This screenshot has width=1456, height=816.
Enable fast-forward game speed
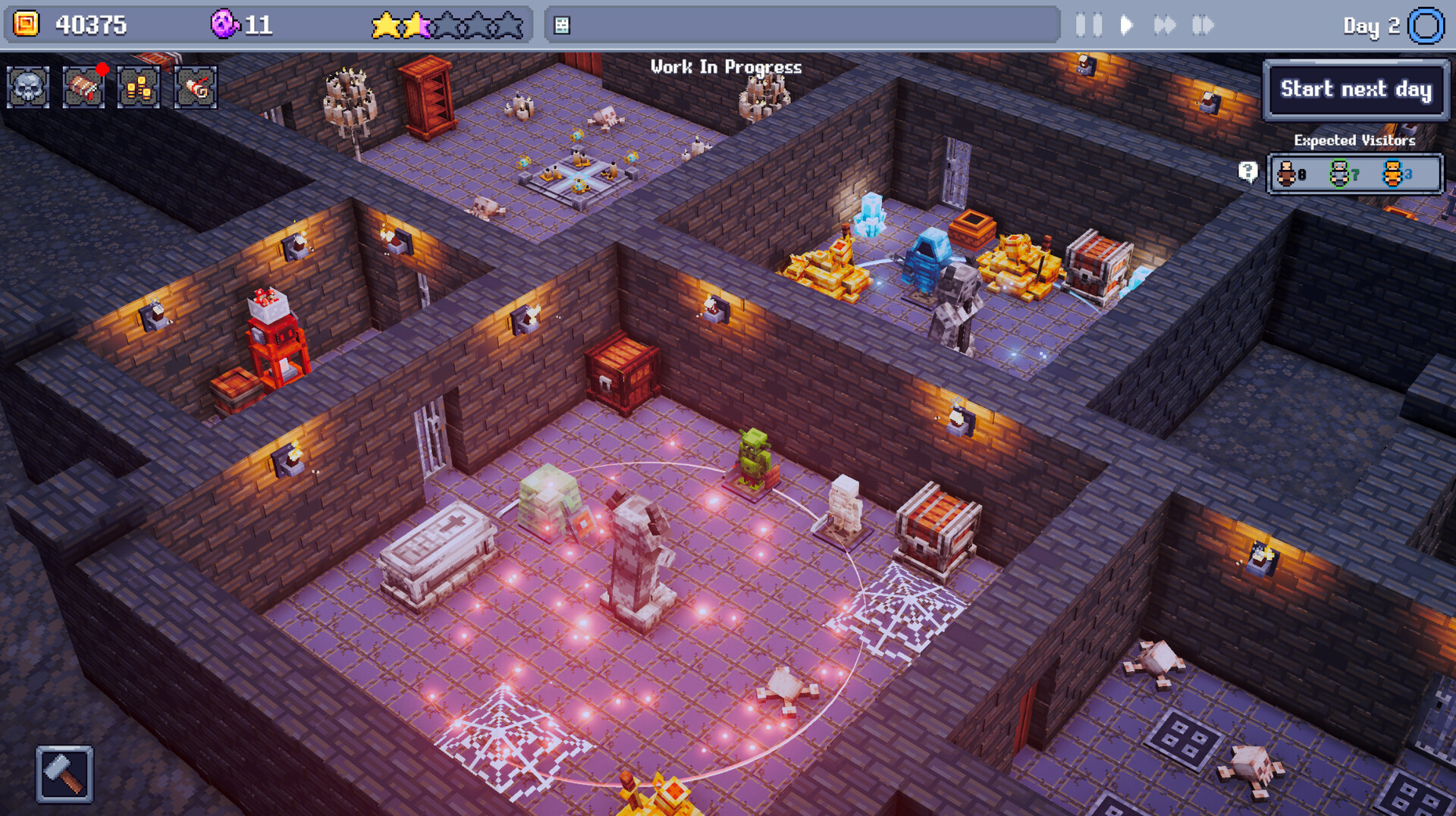pos(1166,24)
